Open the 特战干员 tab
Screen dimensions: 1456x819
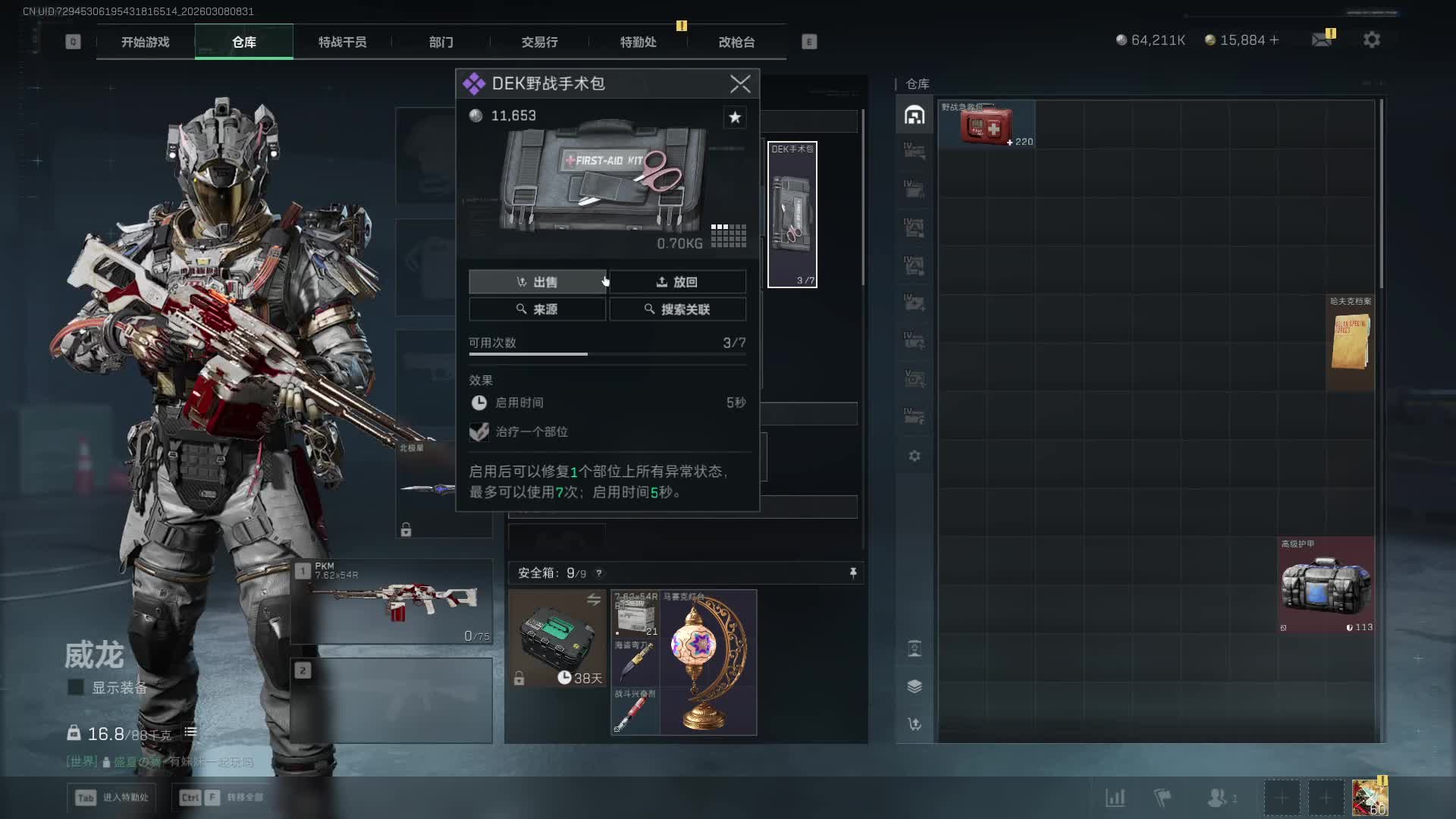coord(342,42)
